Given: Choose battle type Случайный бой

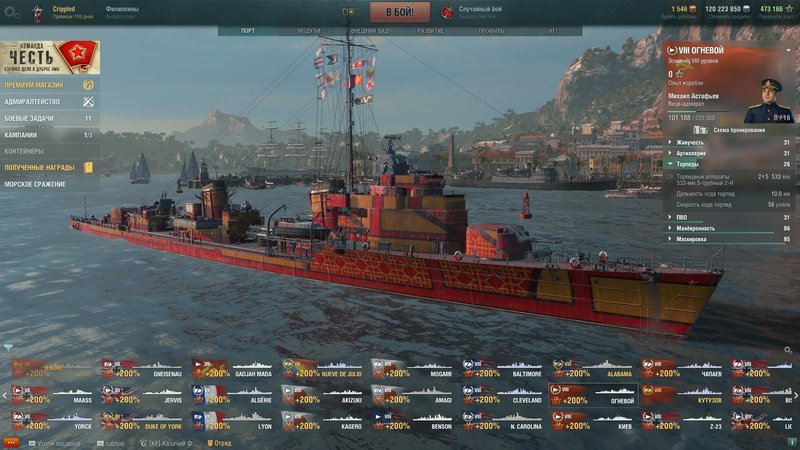Looking at the screenshot, I should (468, 13).
